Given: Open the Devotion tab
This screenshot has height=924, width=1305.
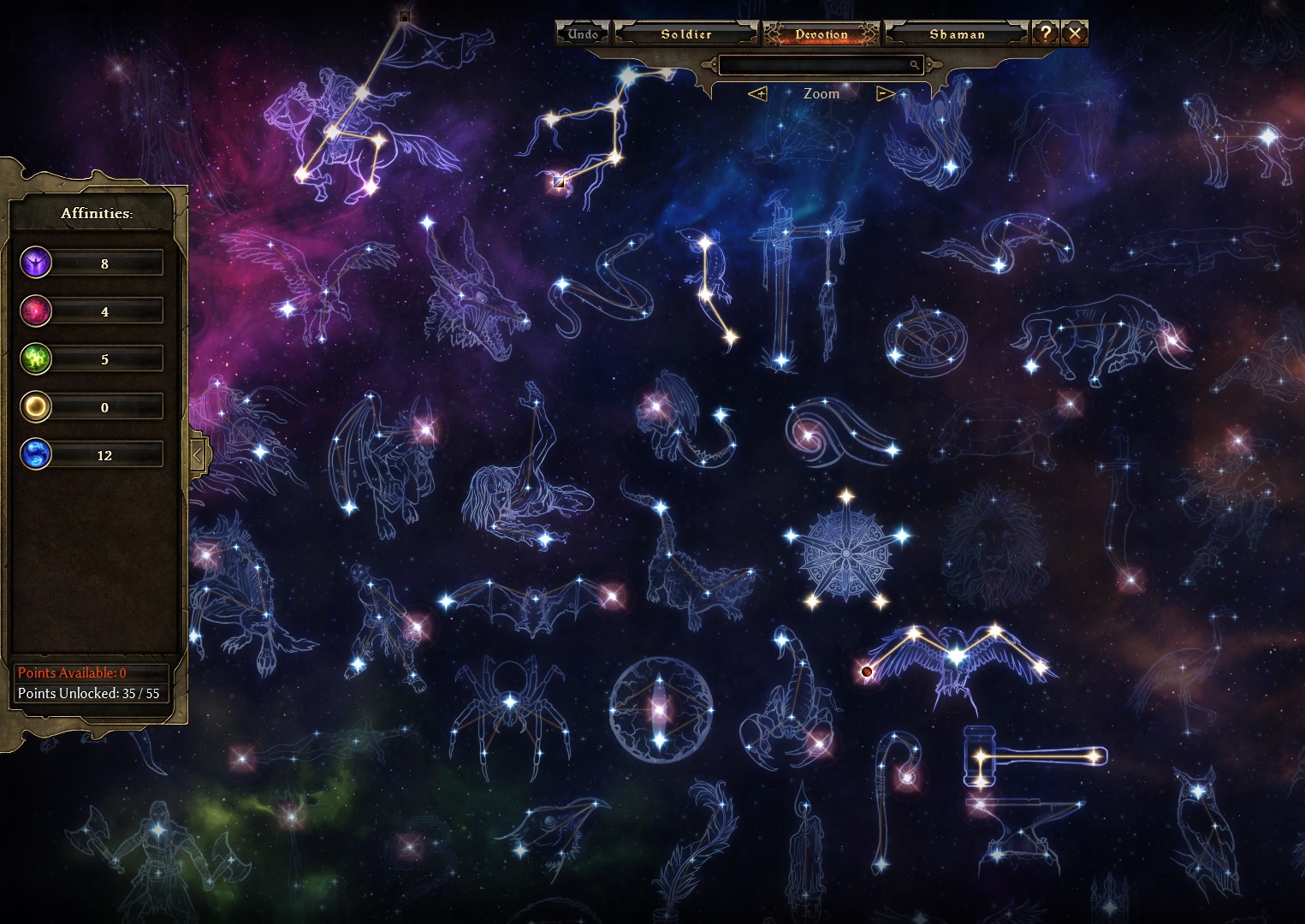Looking at the screenshot, I should click(x=821, y=34).
